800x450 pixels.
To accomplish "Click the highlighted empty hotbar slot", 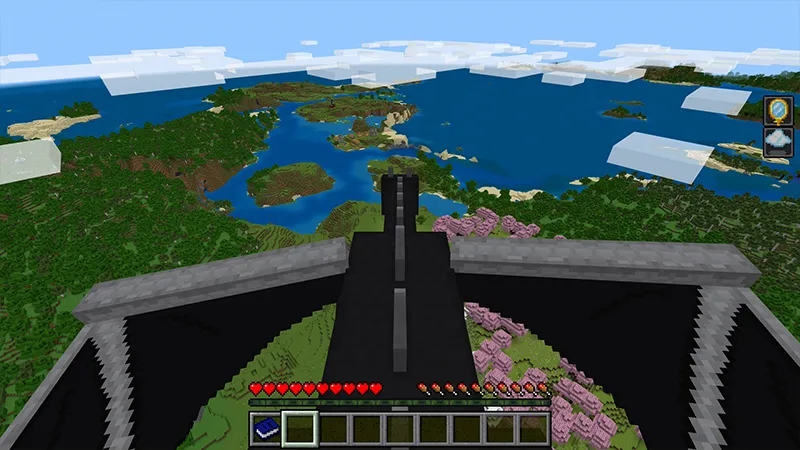I will 299,428.
